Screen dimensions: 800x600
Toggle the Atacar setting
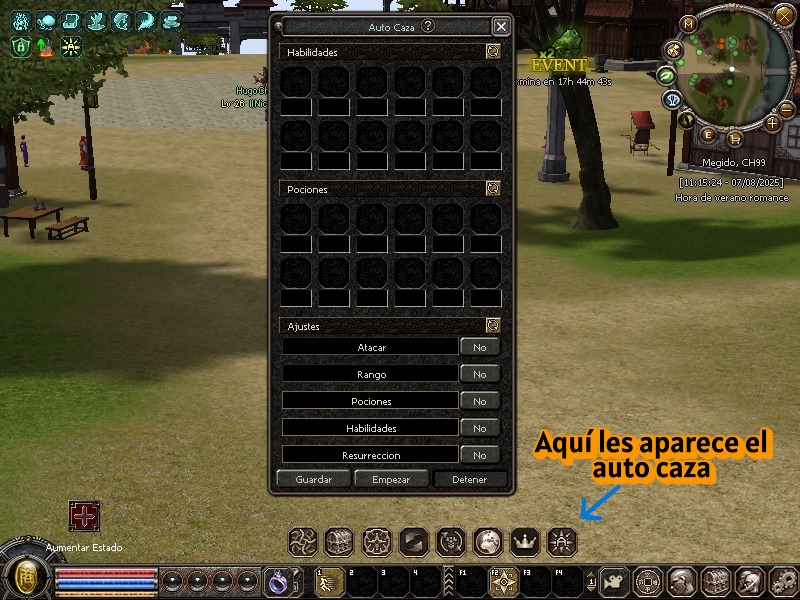click(480, 347)
